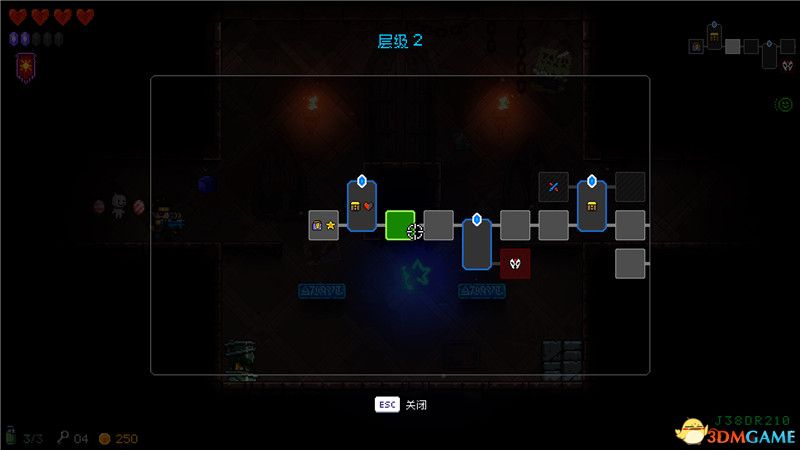
Task: Close the map via 关闭 label
Action: pyautogui.click(x=416, y=405)
